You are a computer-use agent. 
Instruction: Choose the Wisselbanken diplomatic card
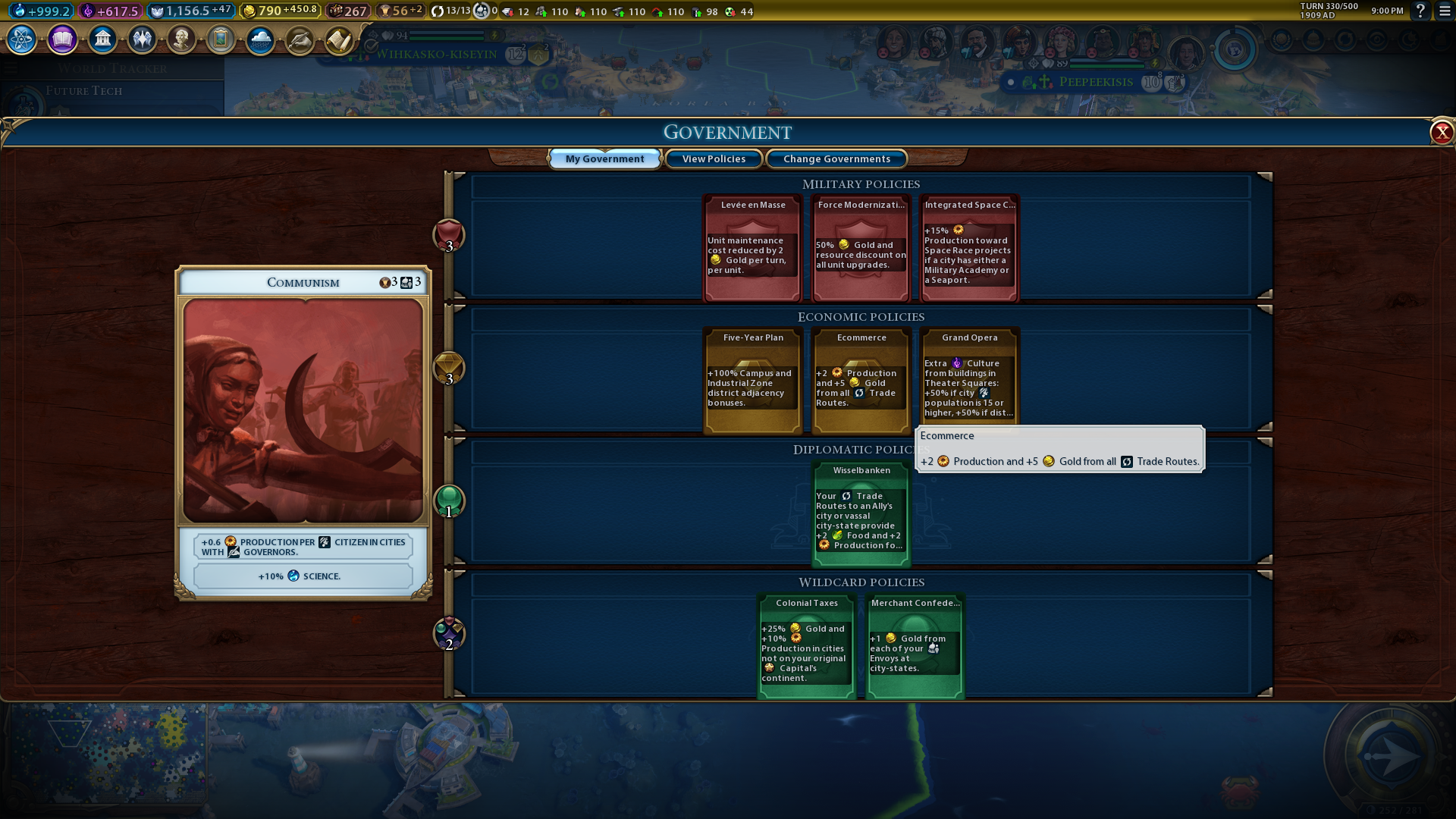click(861, 513)
